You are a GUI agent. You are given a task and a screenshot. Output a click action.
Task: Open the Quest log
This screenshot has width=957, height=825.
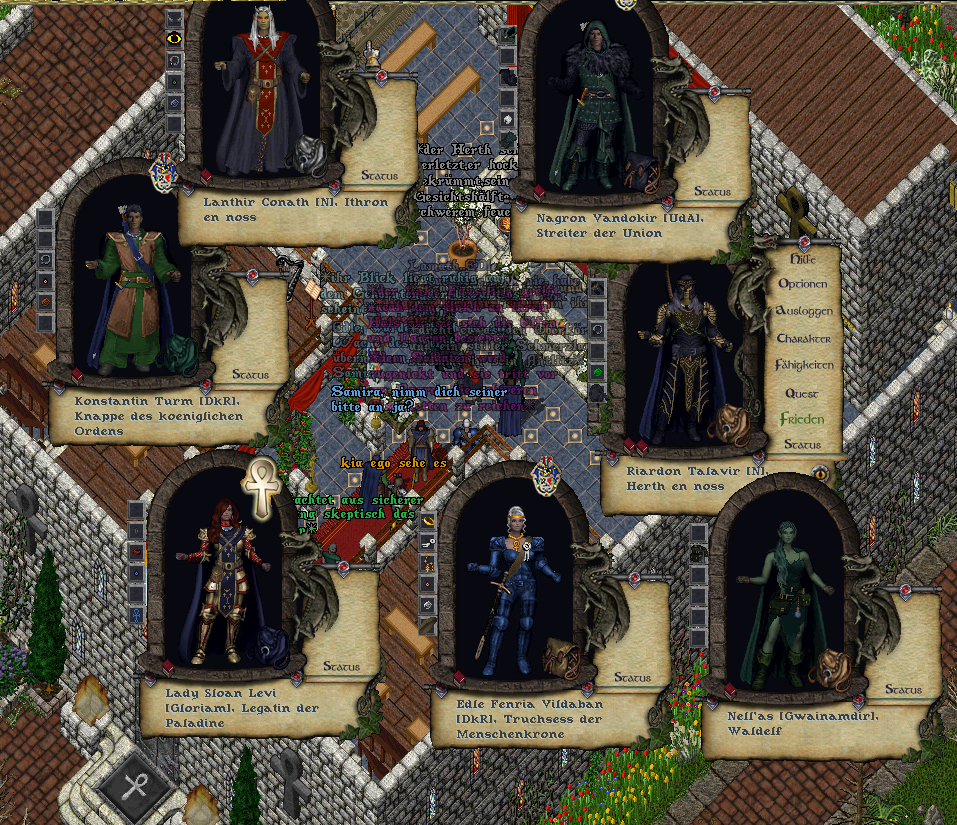[x=802, y=393]
